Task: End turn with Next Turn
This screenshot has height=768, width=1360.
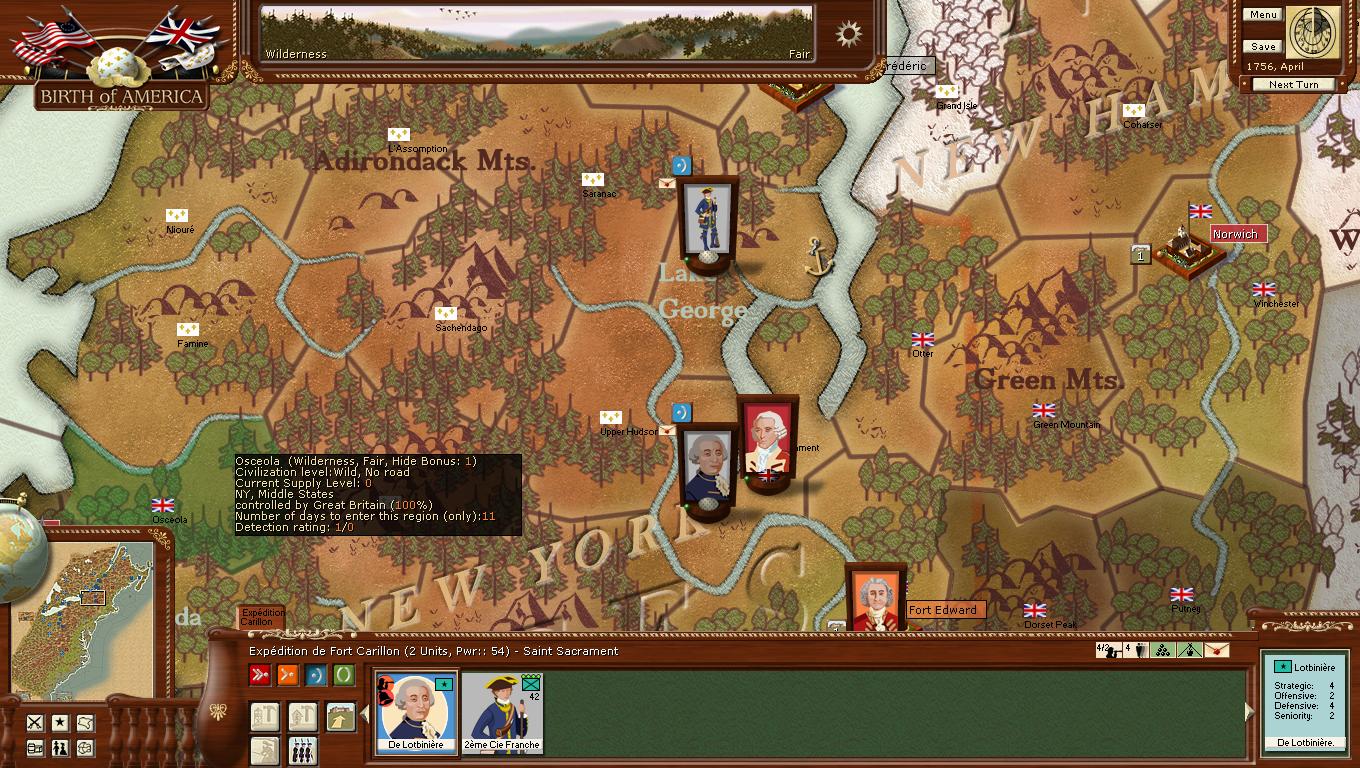Action: (x=1293, y=85)
